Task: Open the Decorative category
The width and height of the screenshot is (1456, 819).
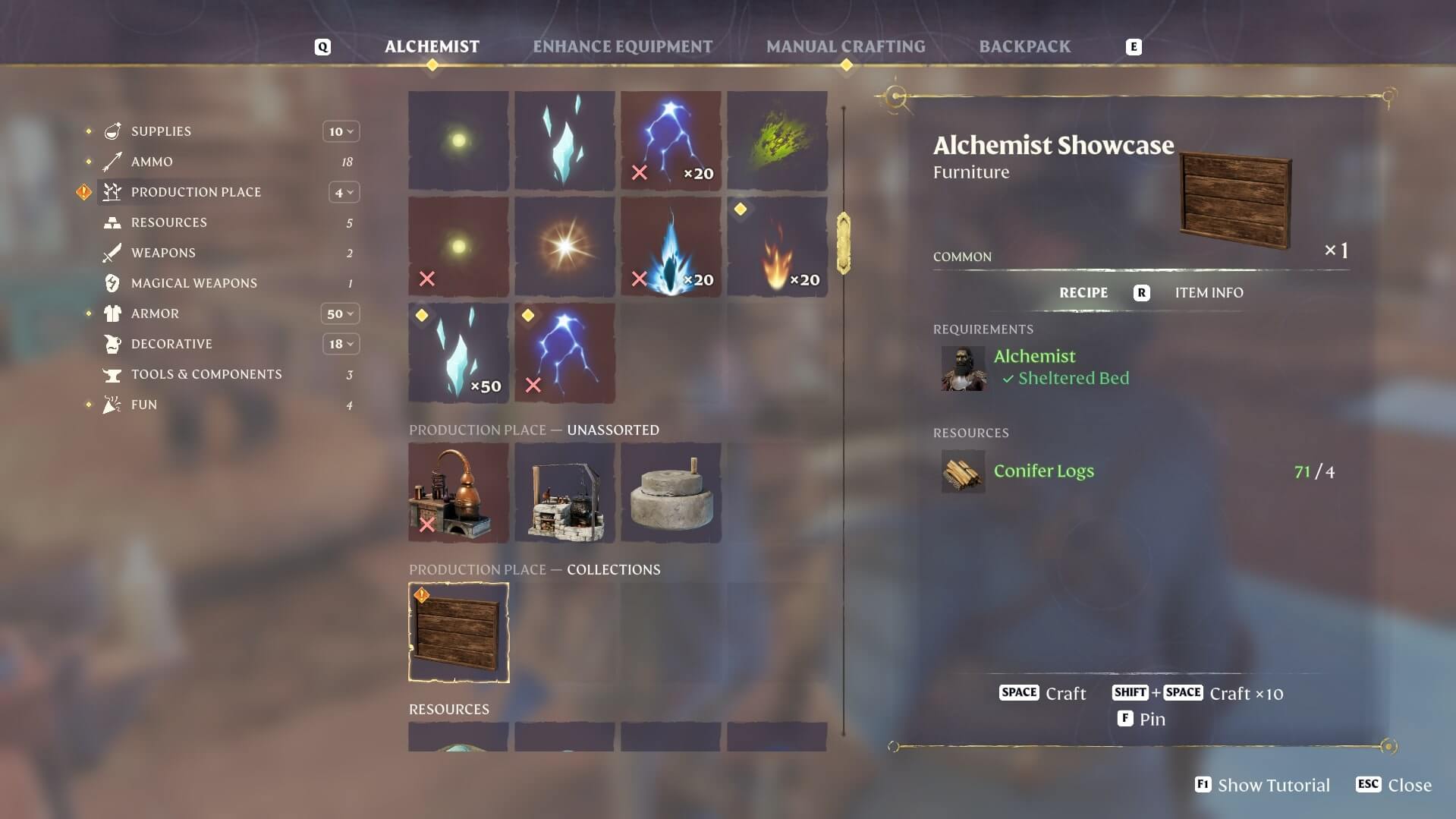Action: coord(171,344)
